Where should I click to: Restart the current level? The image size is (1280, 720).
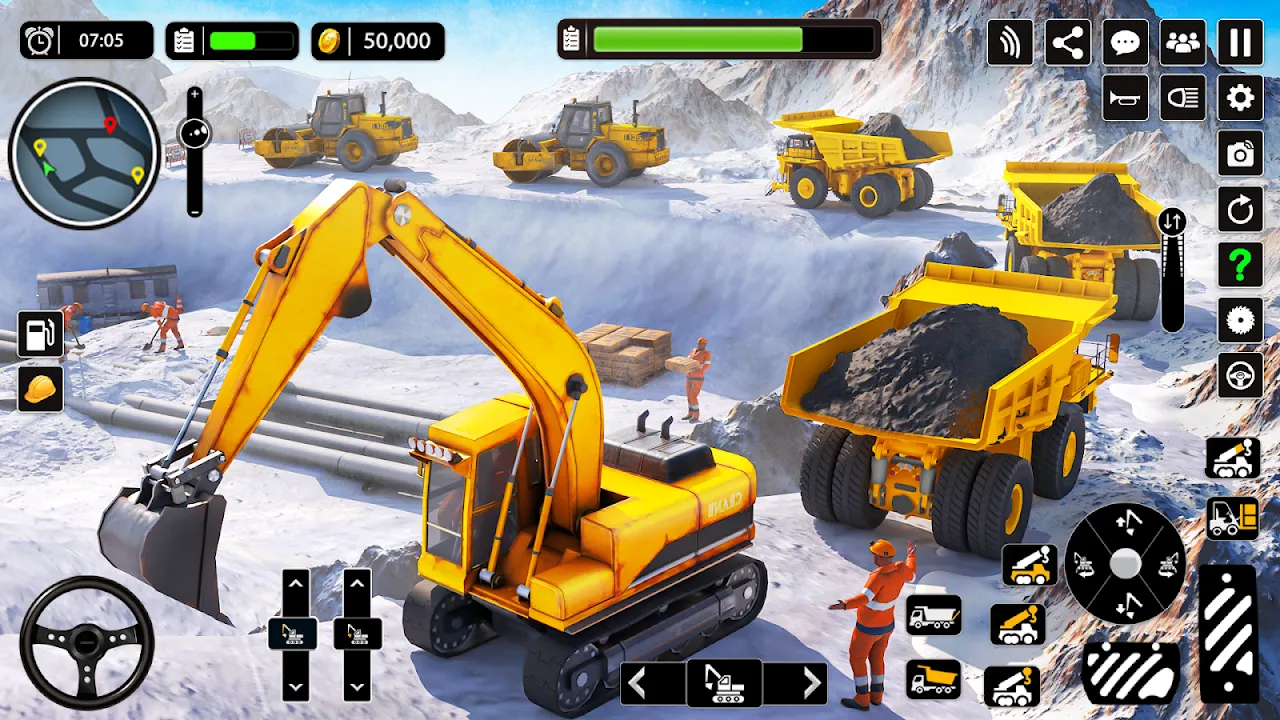[1239, 210]
